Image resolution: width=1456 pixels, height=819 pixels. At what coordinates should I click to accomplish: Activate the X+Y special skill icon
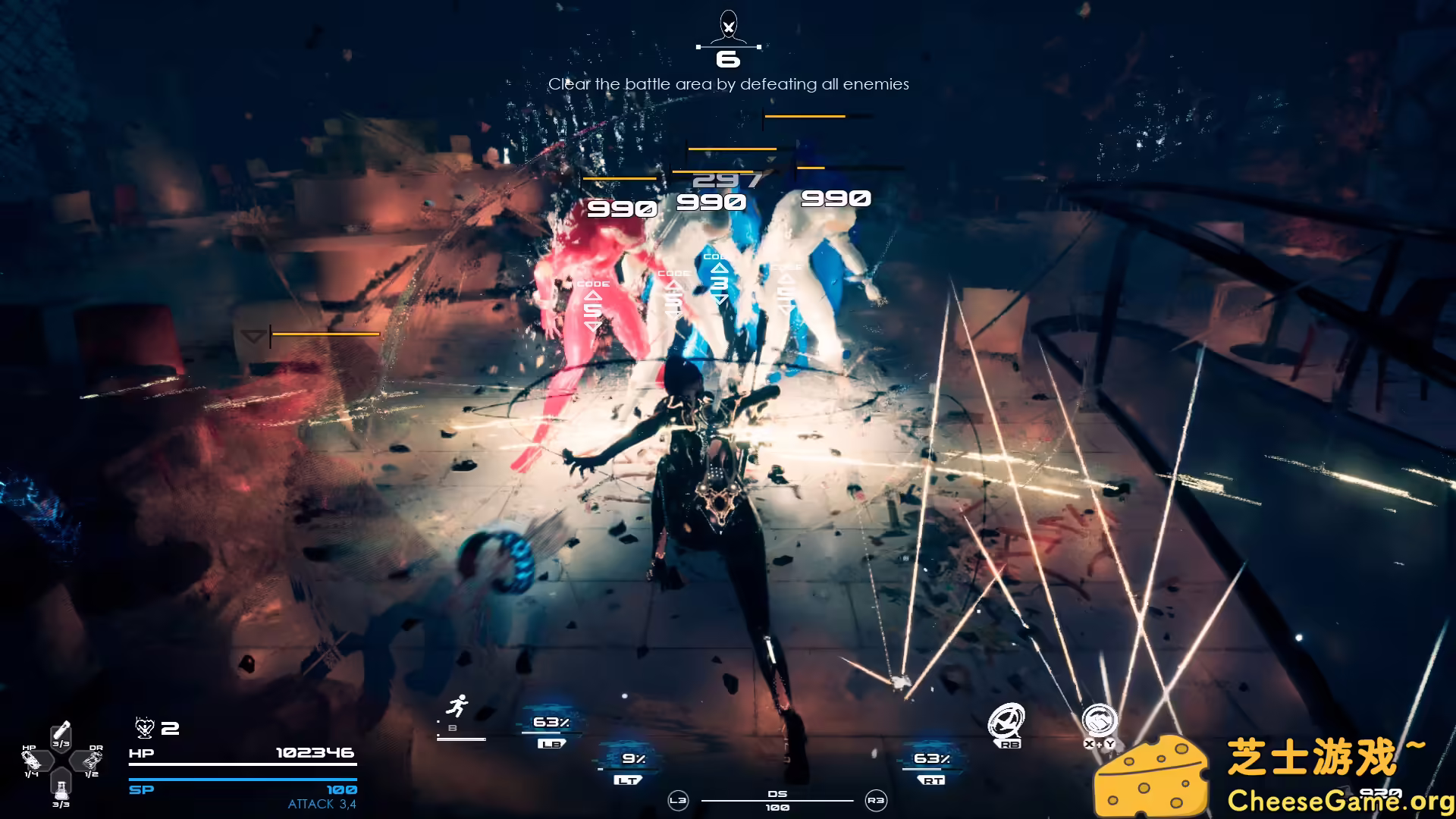click(x=1099, y=721)
